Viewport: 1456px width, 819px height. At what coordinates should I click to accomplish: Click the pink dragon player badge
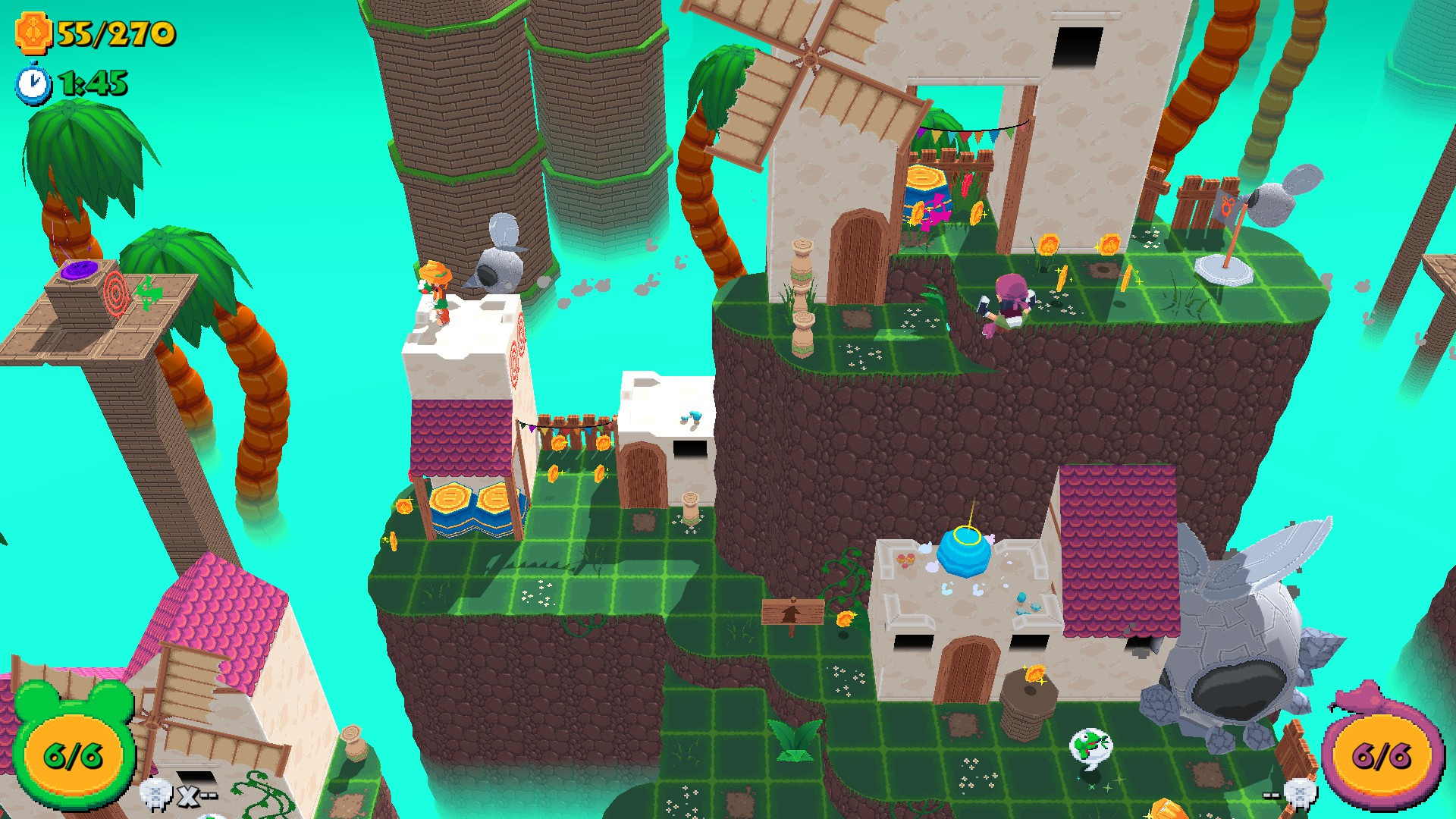click(1381, 753)
